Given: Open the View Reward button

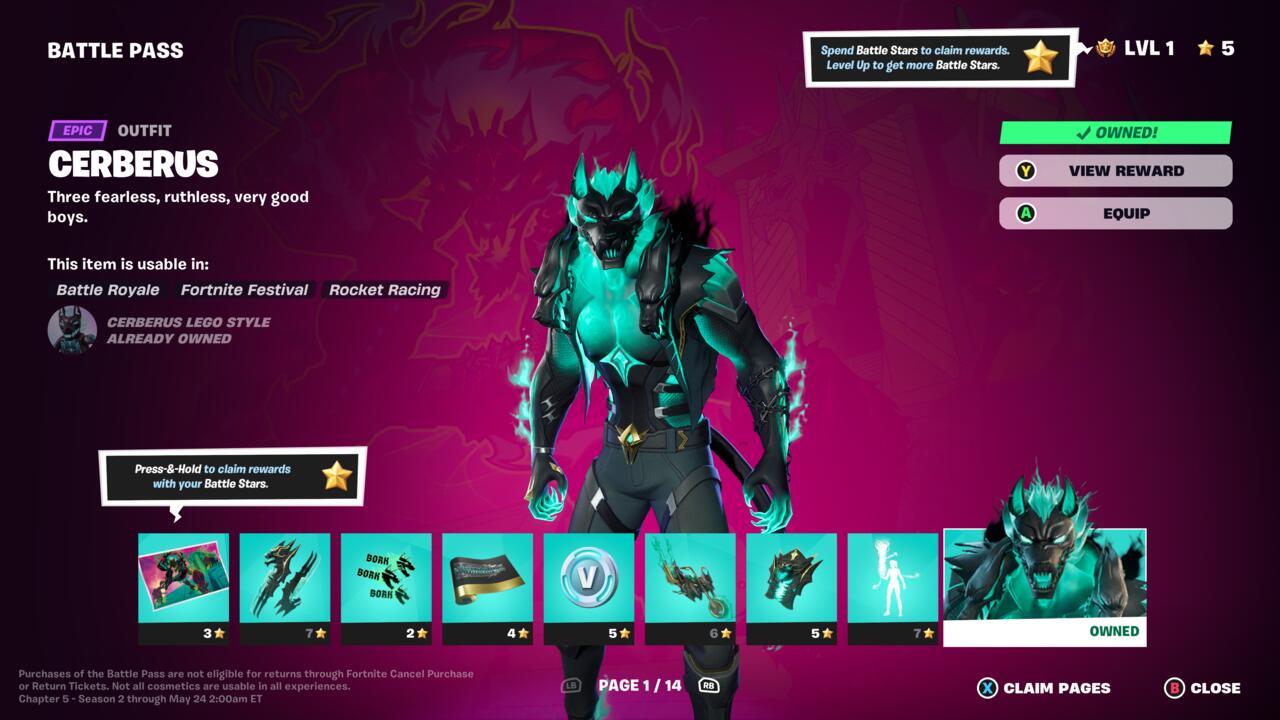Looking at the screenshot, I should pyautogui.click(x=1115, y=171).
